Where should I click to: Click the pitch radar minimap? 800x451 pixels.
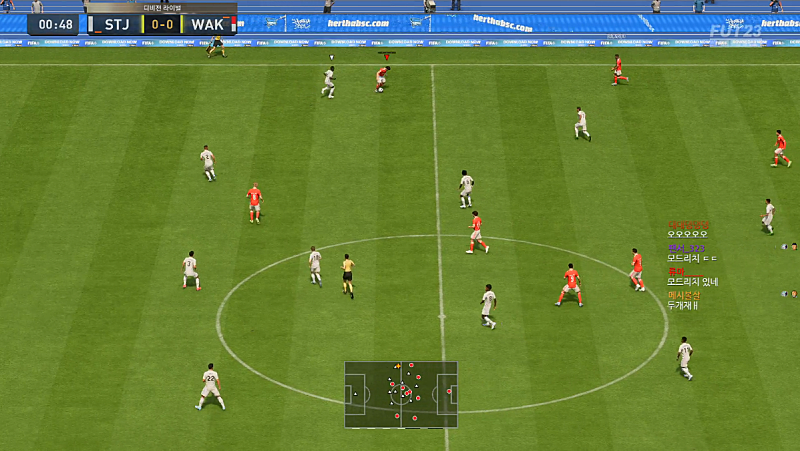401,394
